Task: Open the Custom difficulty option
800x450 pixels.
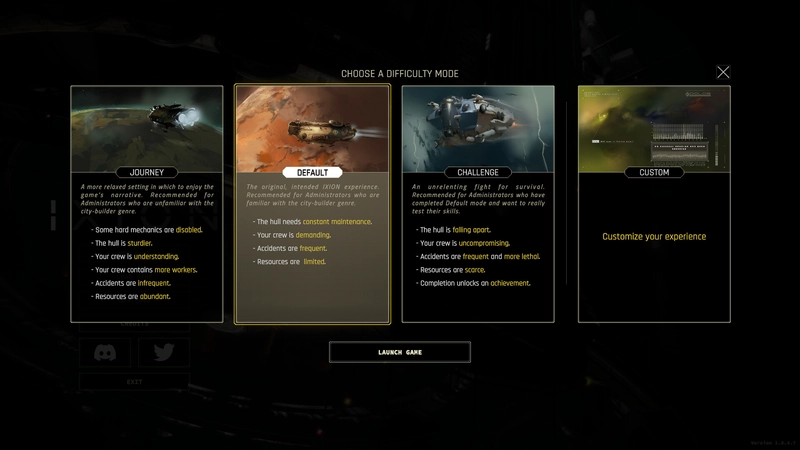Action: pos(654,204)
